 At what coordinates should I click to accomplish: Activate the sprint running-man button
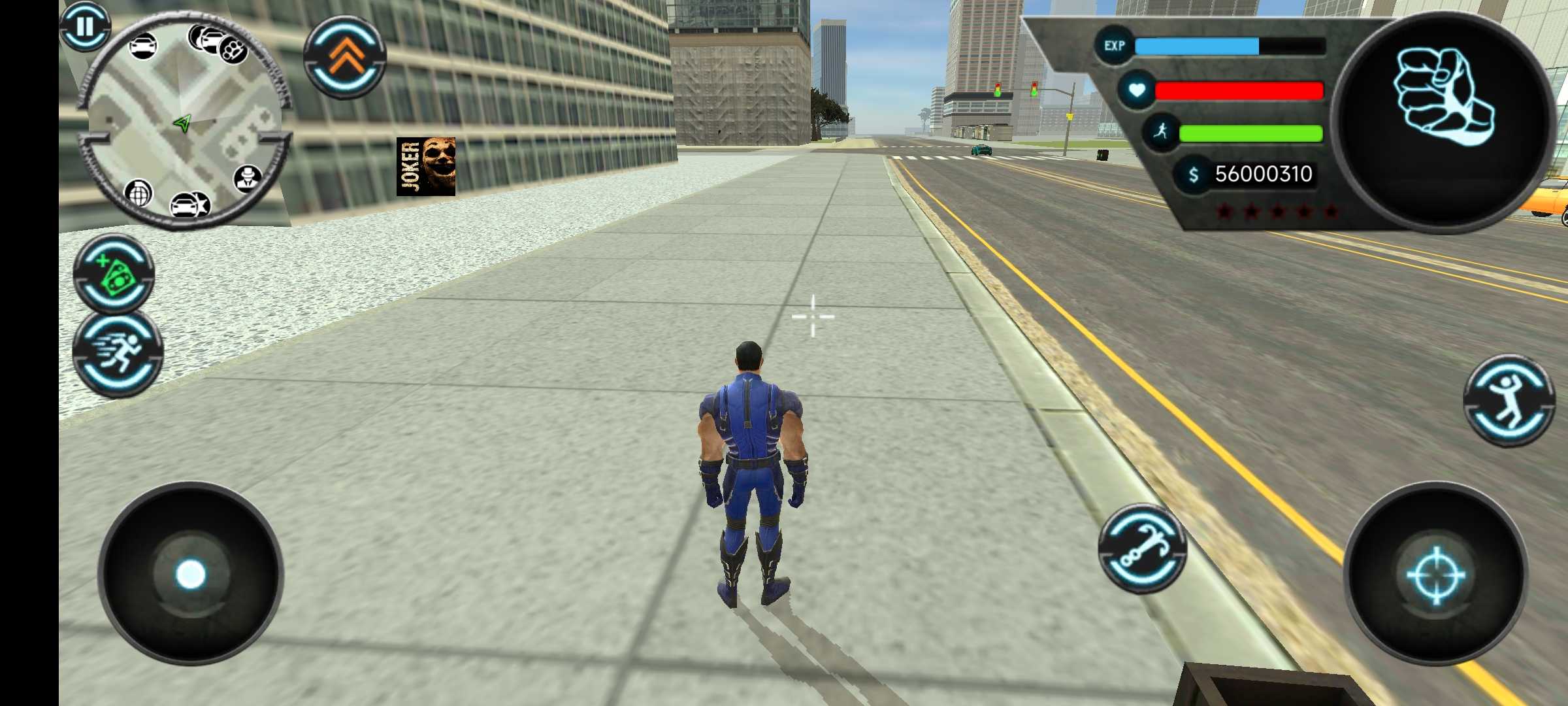pos(118,354)
